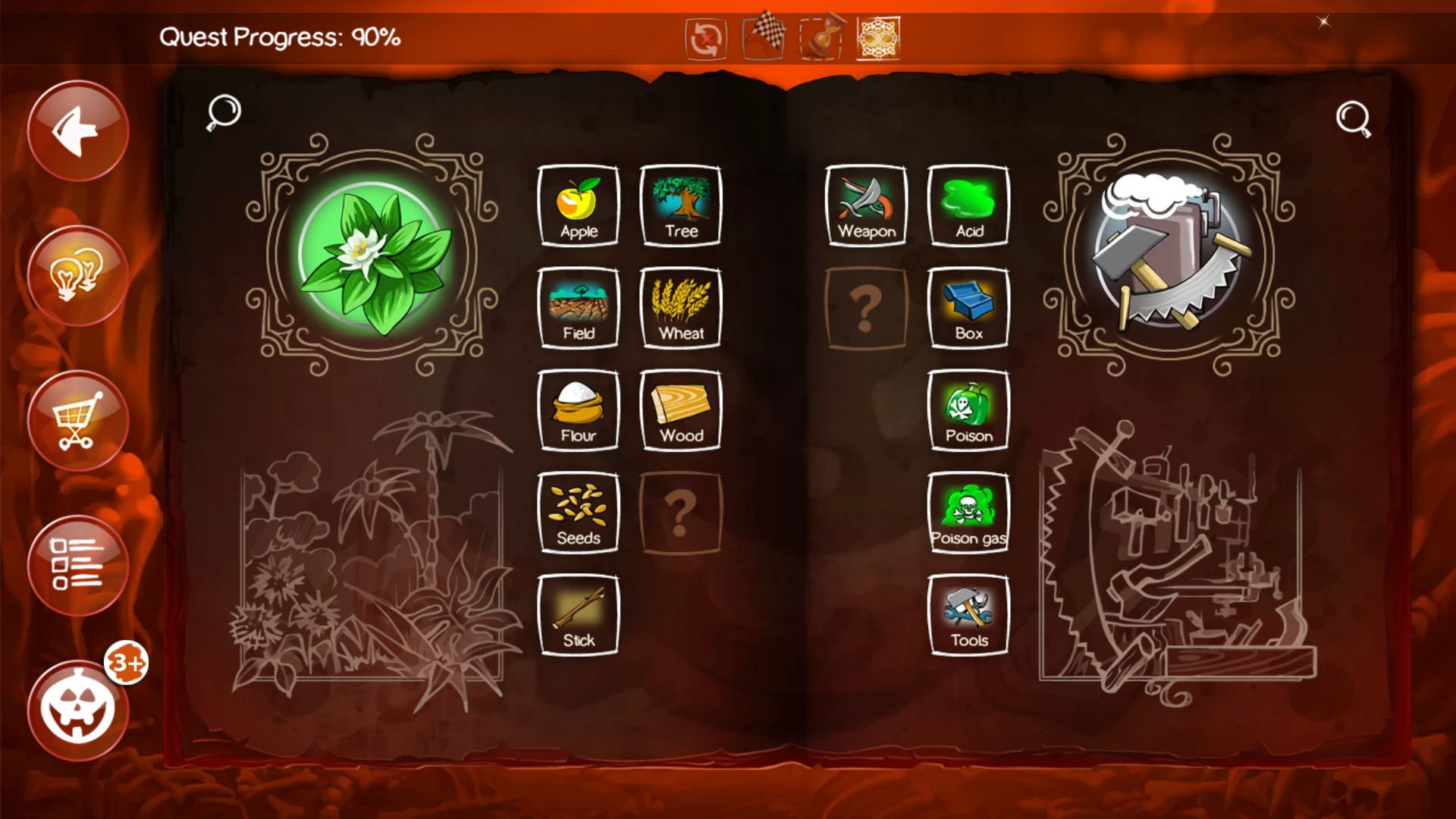Select the Stick element
Image resolution: width=1456 pixels, height=819 pixels.
(x=578, y=614)
